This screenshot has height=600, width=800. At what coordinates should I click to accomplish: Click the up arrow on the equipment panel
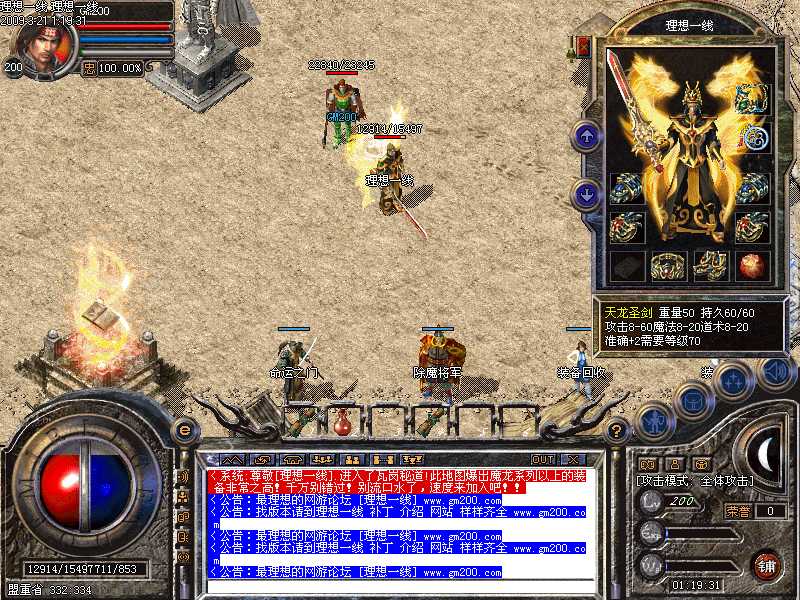point(586,135)
